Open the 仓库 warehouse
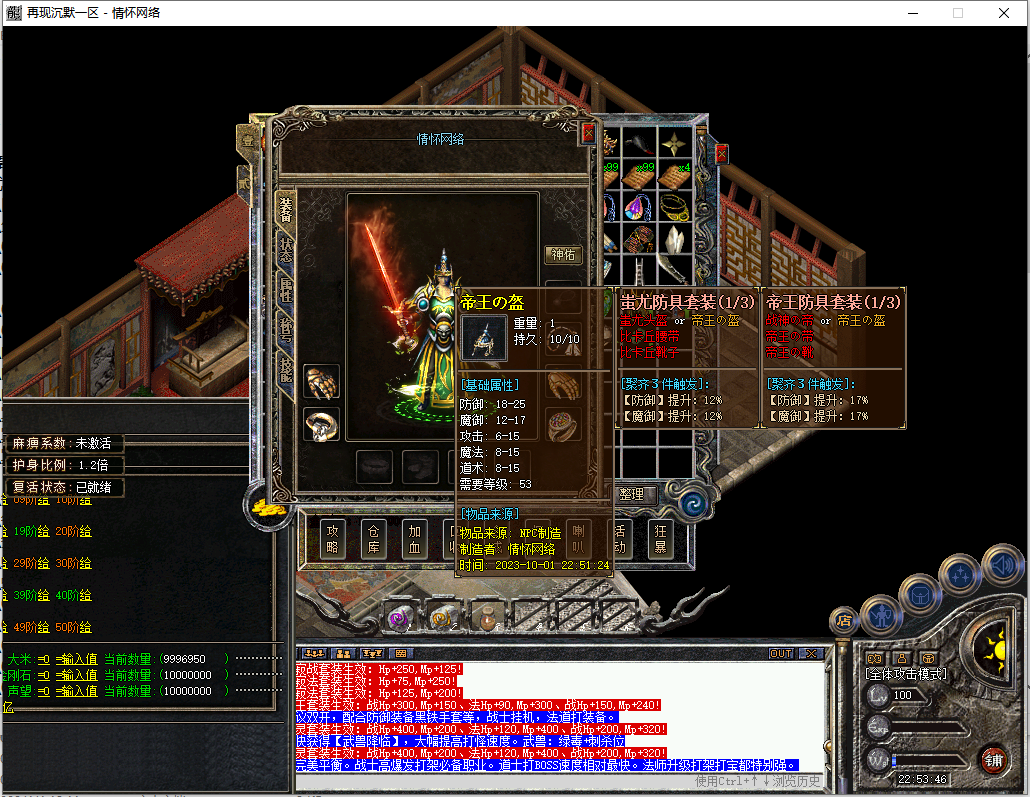1030x797 pixels. pos(375,539)
